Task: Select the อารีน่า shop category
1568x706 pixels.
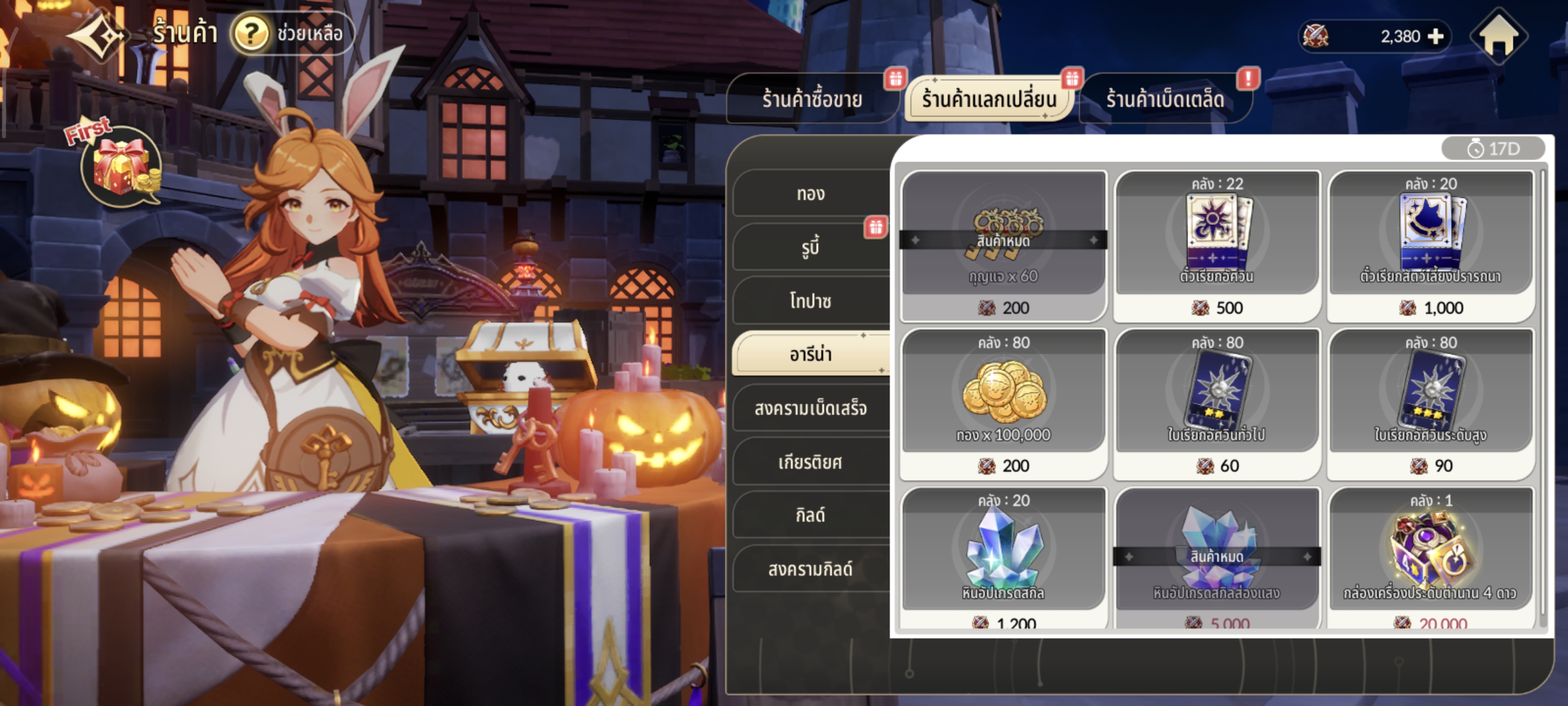Action: tap(811, 354)
